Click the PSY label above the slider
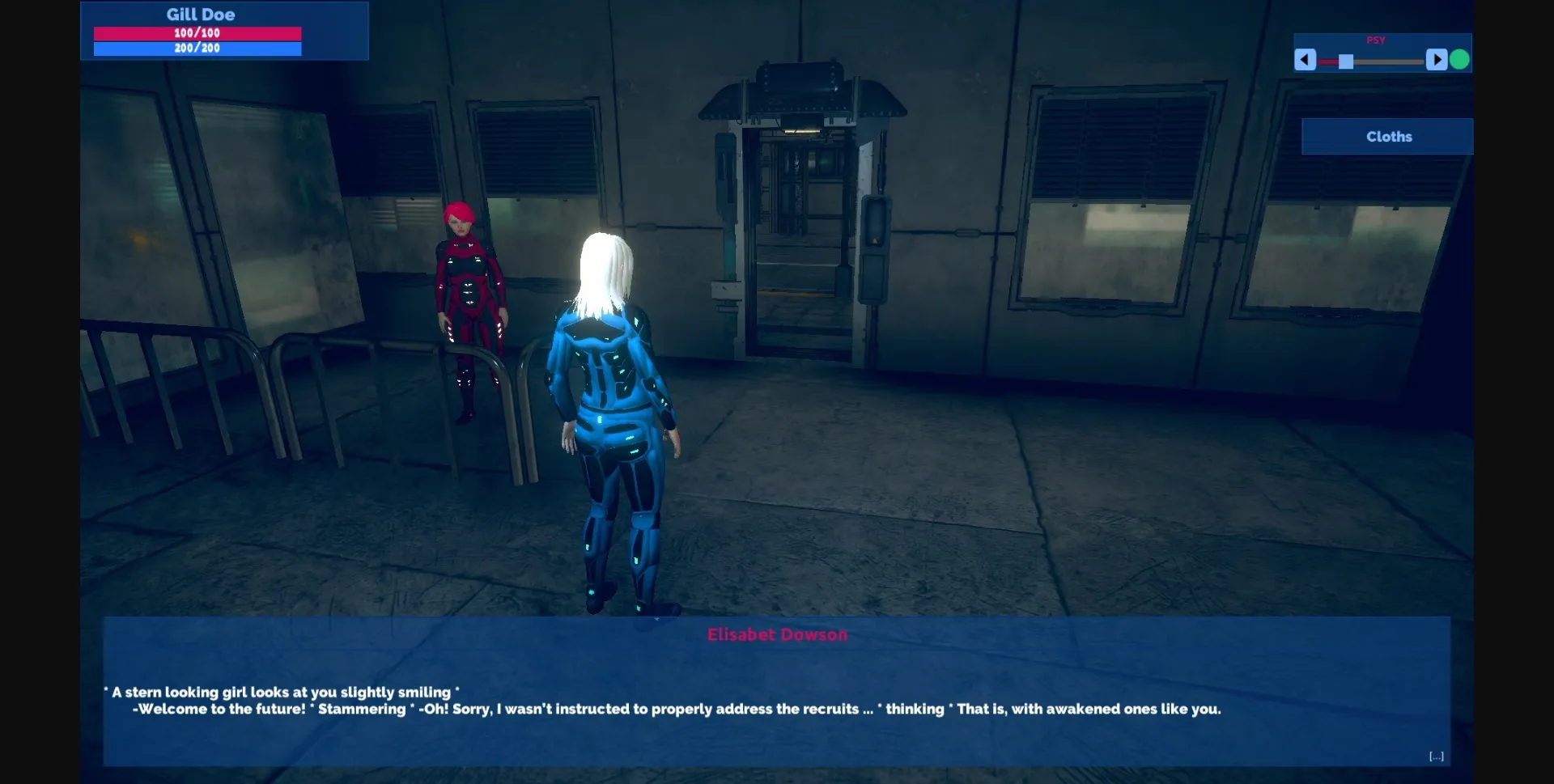The image size is (1554, 784). point(1376,40)
